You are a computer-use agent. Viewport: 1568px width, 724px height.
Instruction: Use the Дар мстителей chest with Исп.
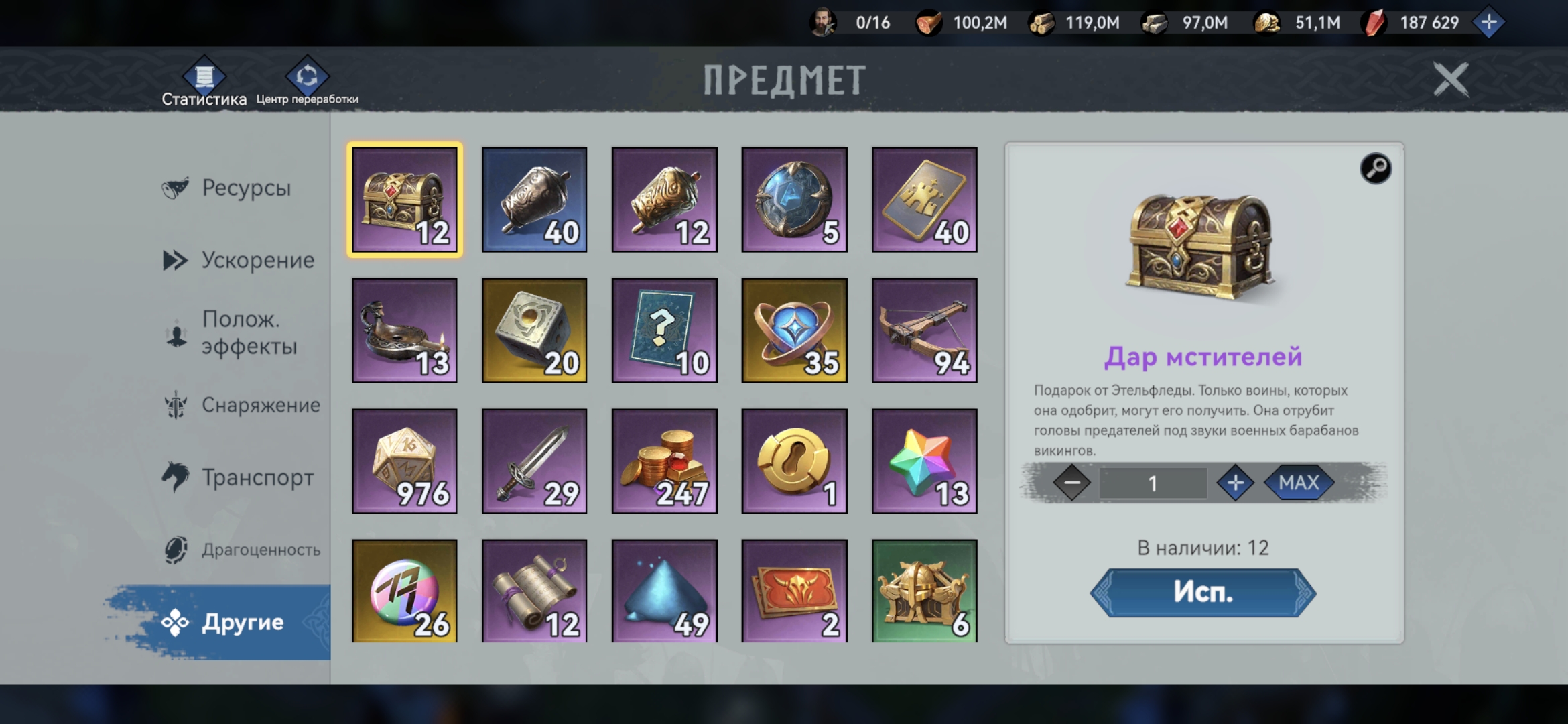click(1203, 593)
